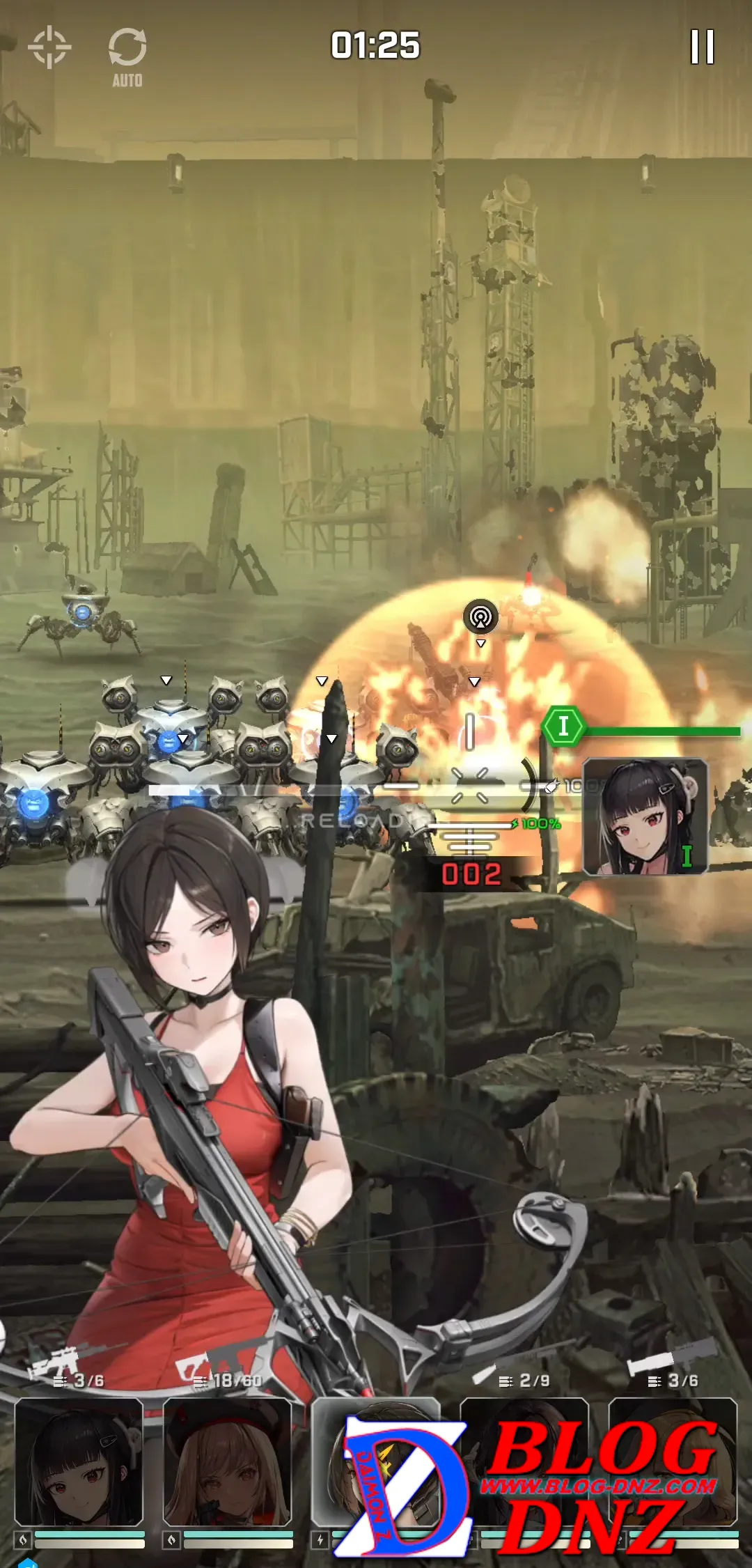752x1568 pixels.
Task: Switch to the black-haired squad member in bottom row
Action: point(79,1462)
